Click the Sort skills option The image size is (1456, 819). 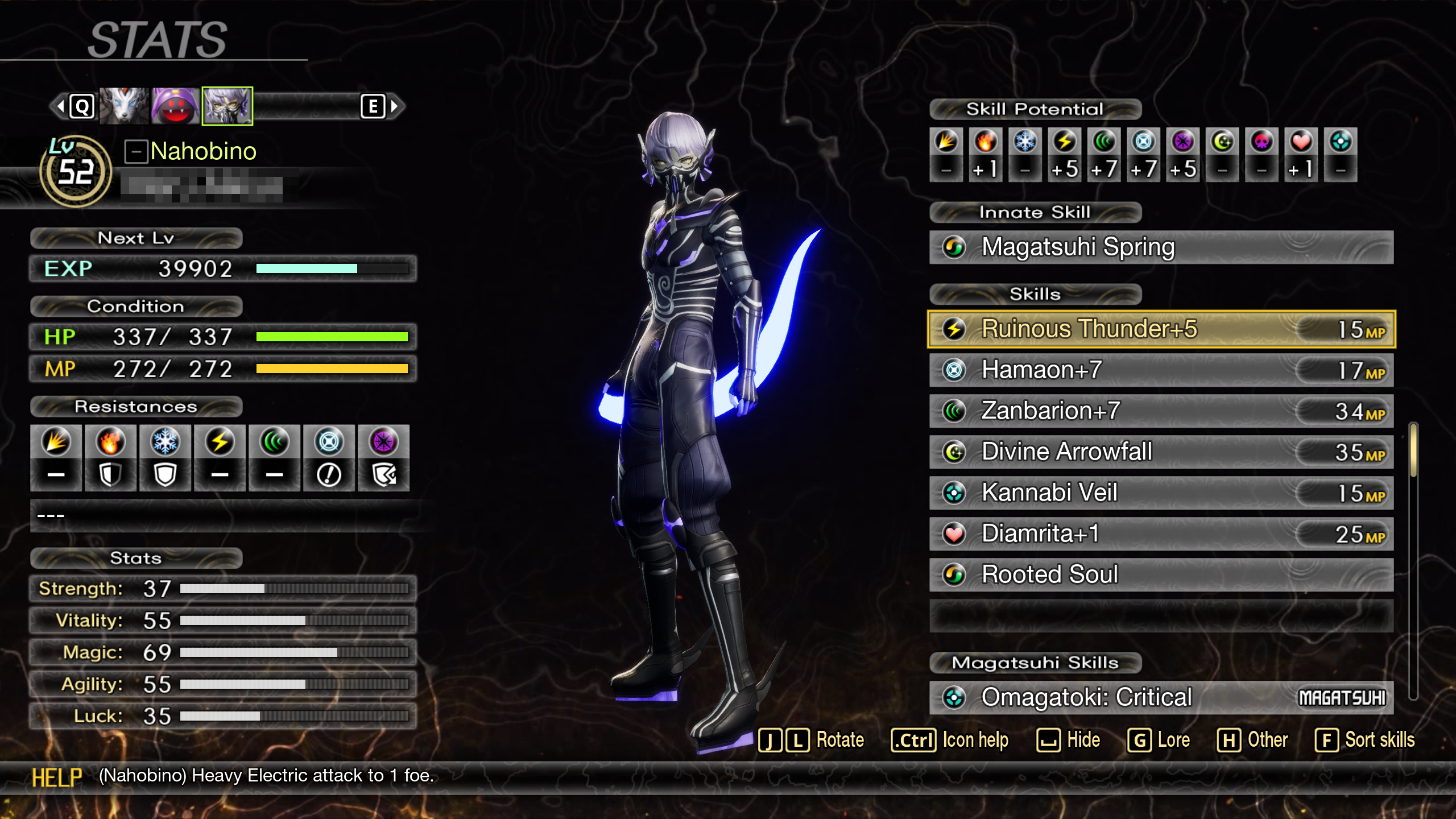click(1365, 741)
